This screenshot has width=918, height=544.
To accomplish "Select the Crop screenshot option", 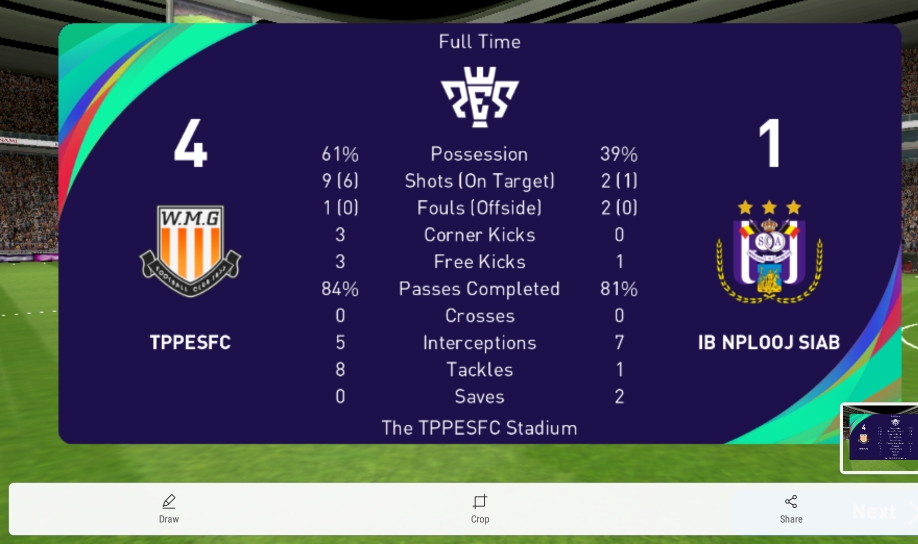I will tap(480, 508).
